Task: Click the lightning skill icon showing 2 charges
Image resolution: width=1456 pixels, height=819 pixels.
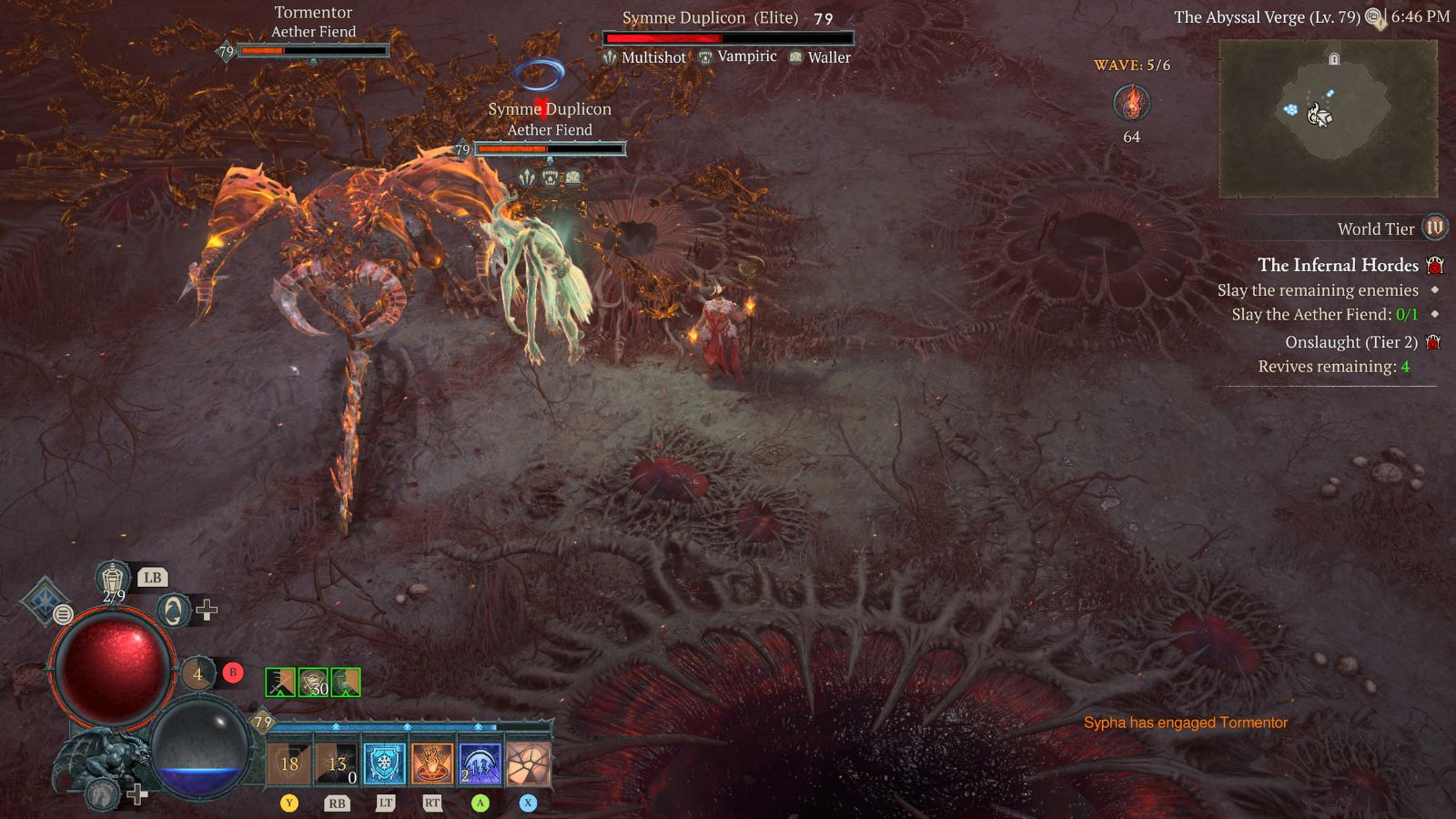Action: coord(480,763)
